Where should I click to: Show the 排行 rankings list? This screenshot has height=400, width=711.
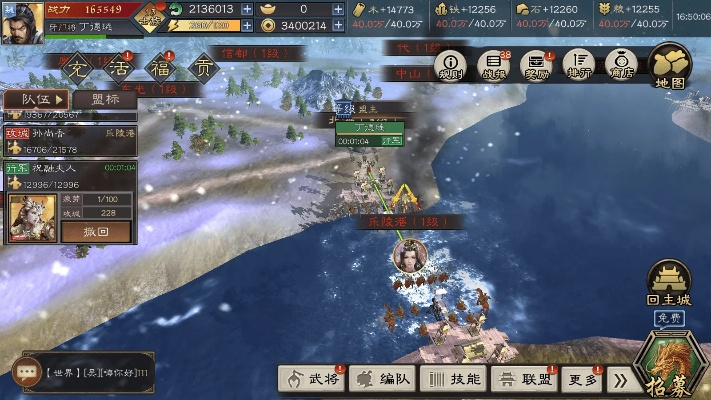coord(579,66)
